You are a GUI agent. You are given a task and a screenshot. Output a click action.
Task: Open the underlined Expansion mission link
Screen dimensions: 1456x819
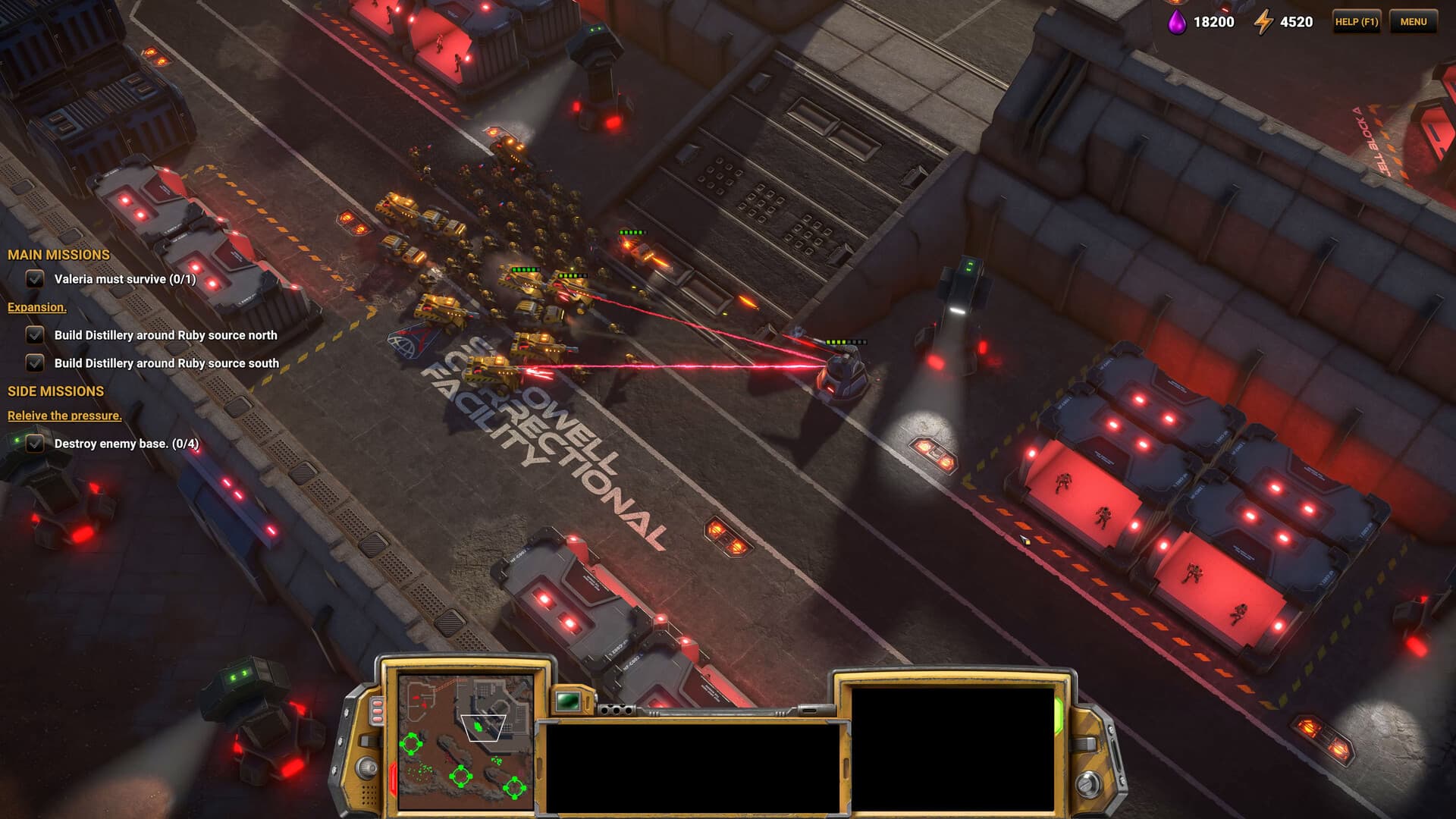point(37,307)
